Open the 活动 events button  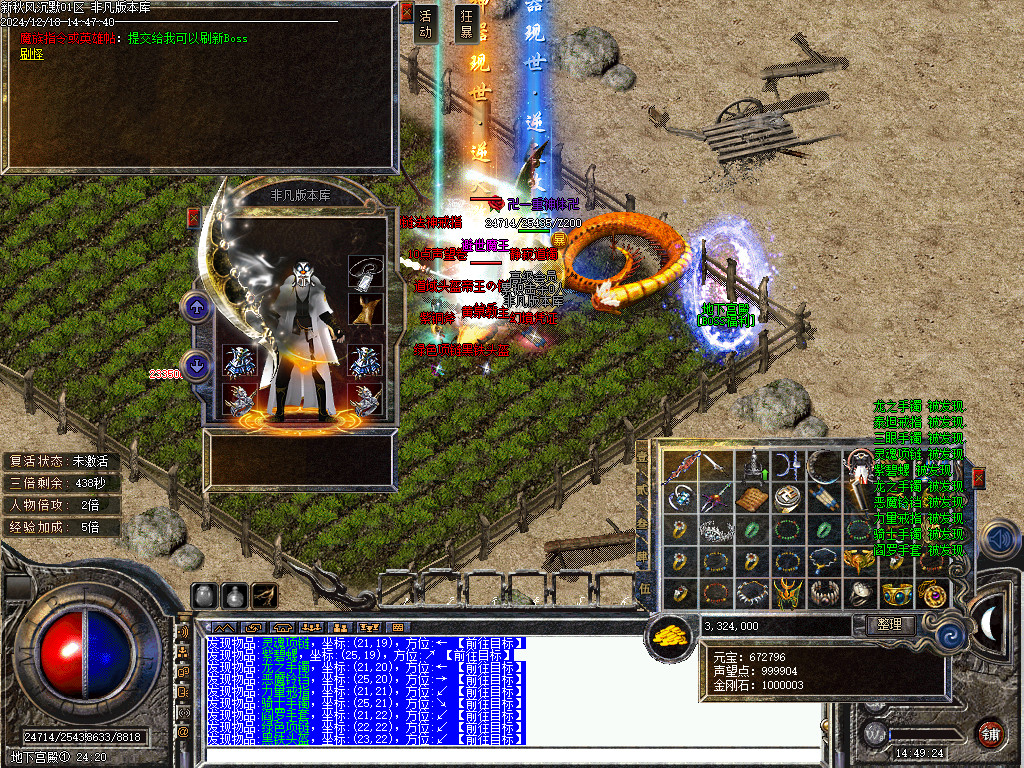(427, 24)
